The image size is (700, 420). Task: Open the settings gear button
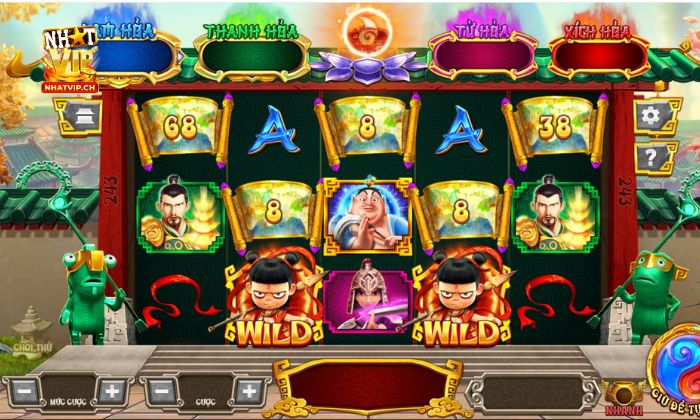pos(652,116)
